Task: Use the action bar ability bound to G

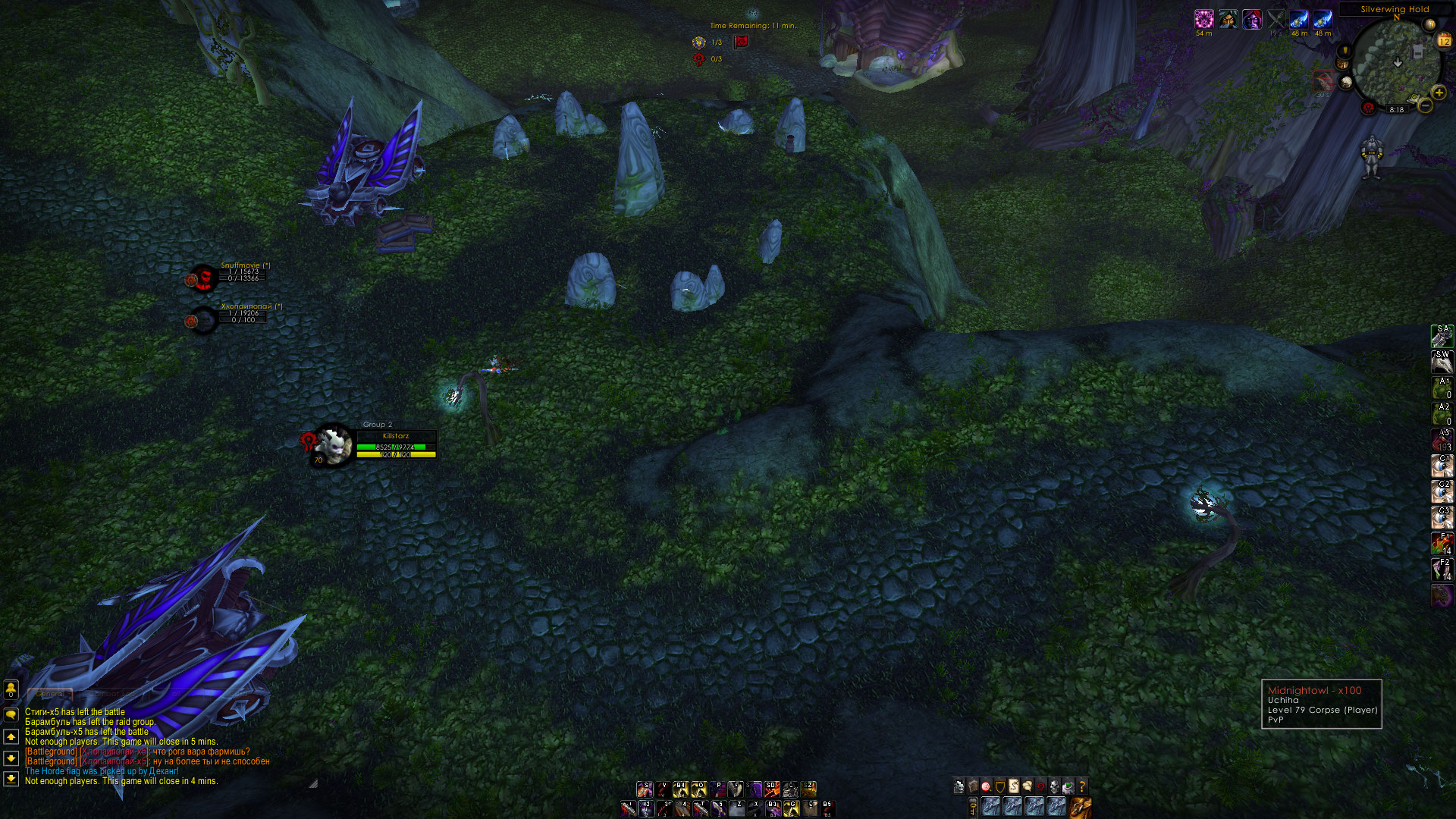Action: 791,808
